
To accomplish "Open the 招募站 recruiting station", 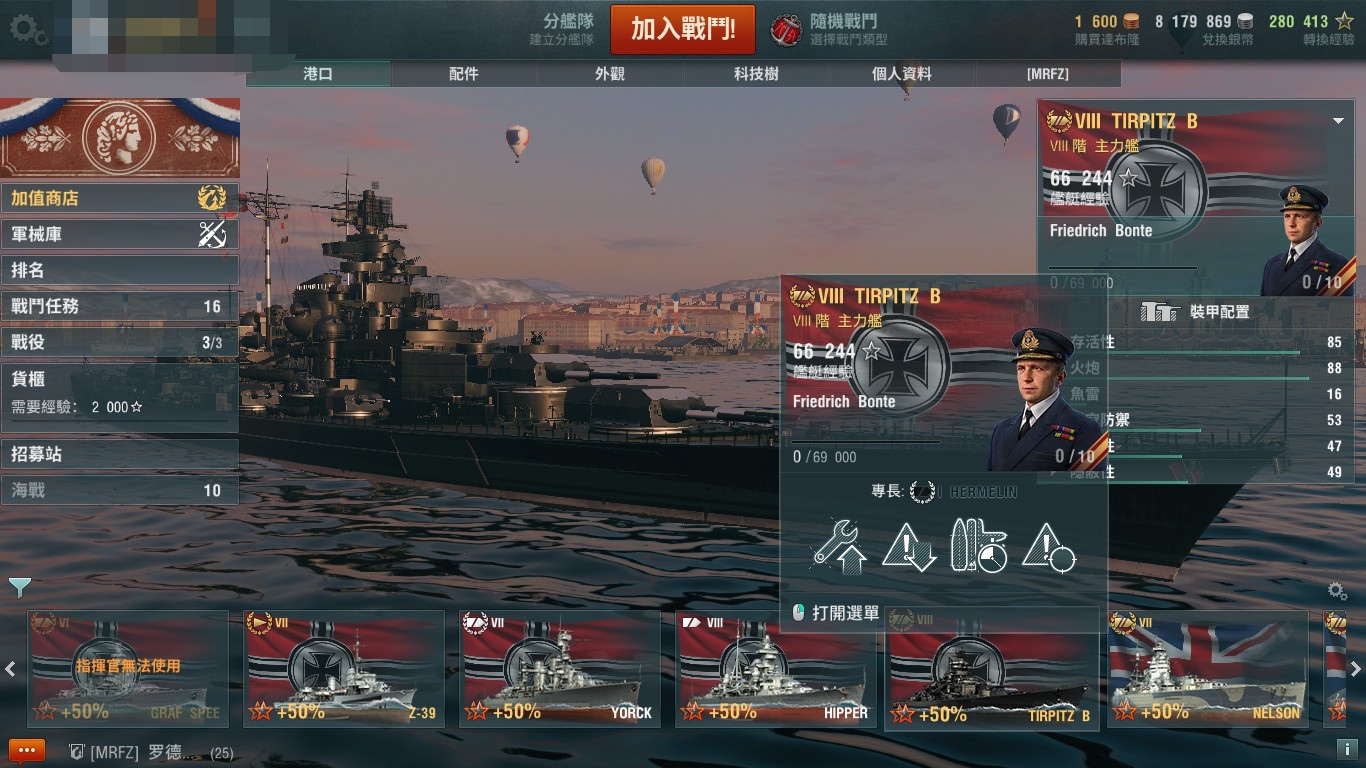I will coord(118,454).
